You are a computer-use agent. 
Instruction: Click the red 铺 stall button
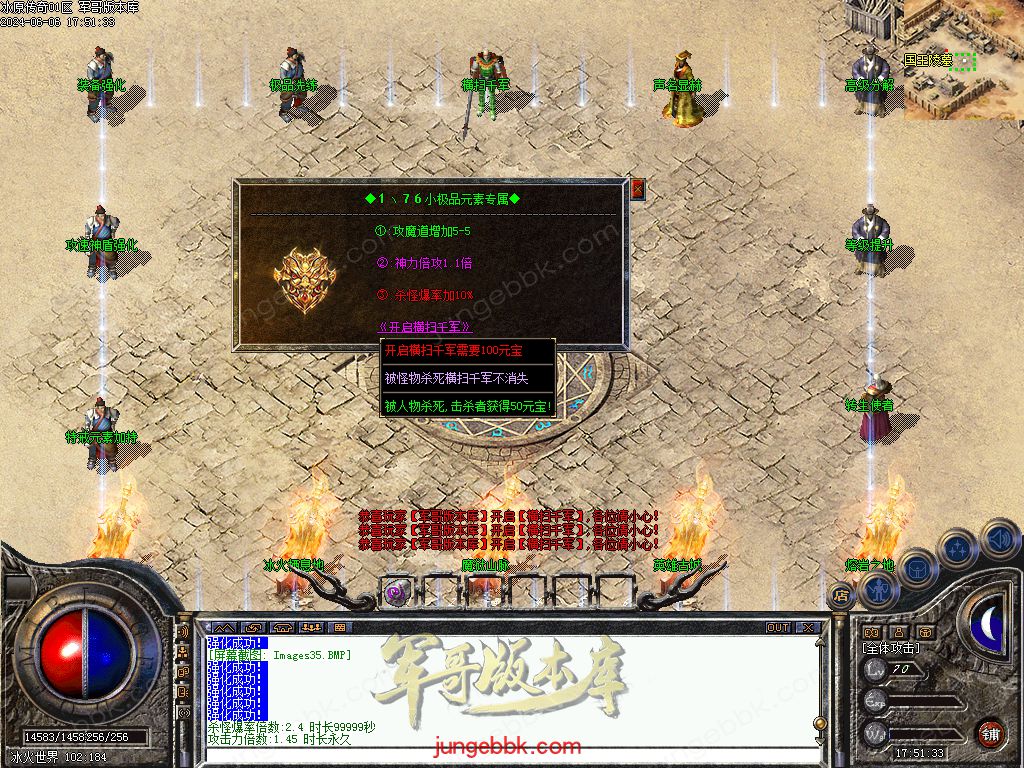point(990,733)
